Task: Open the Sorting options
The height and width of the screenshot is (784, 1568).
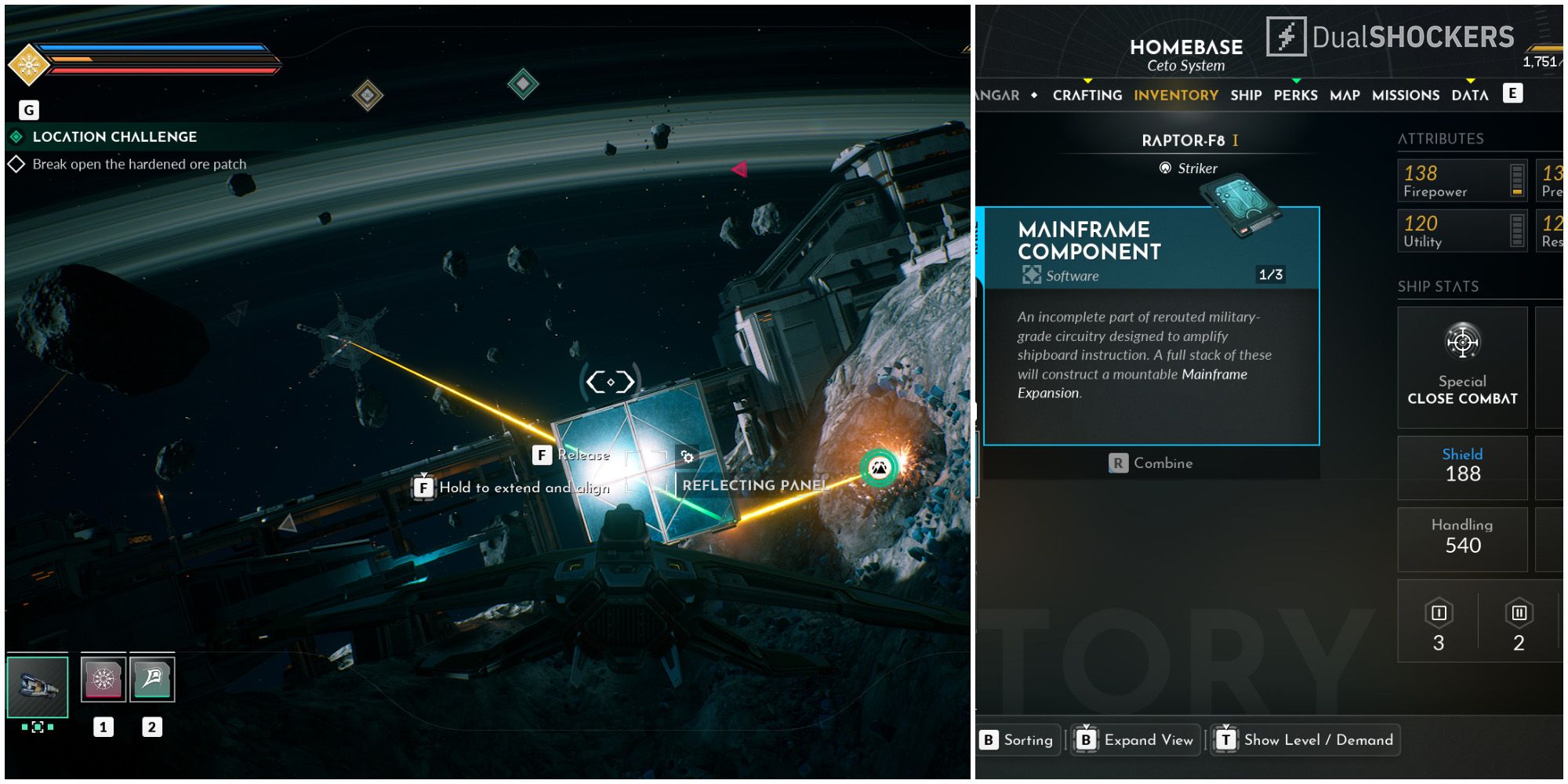Action: [x=1017, y=740]
